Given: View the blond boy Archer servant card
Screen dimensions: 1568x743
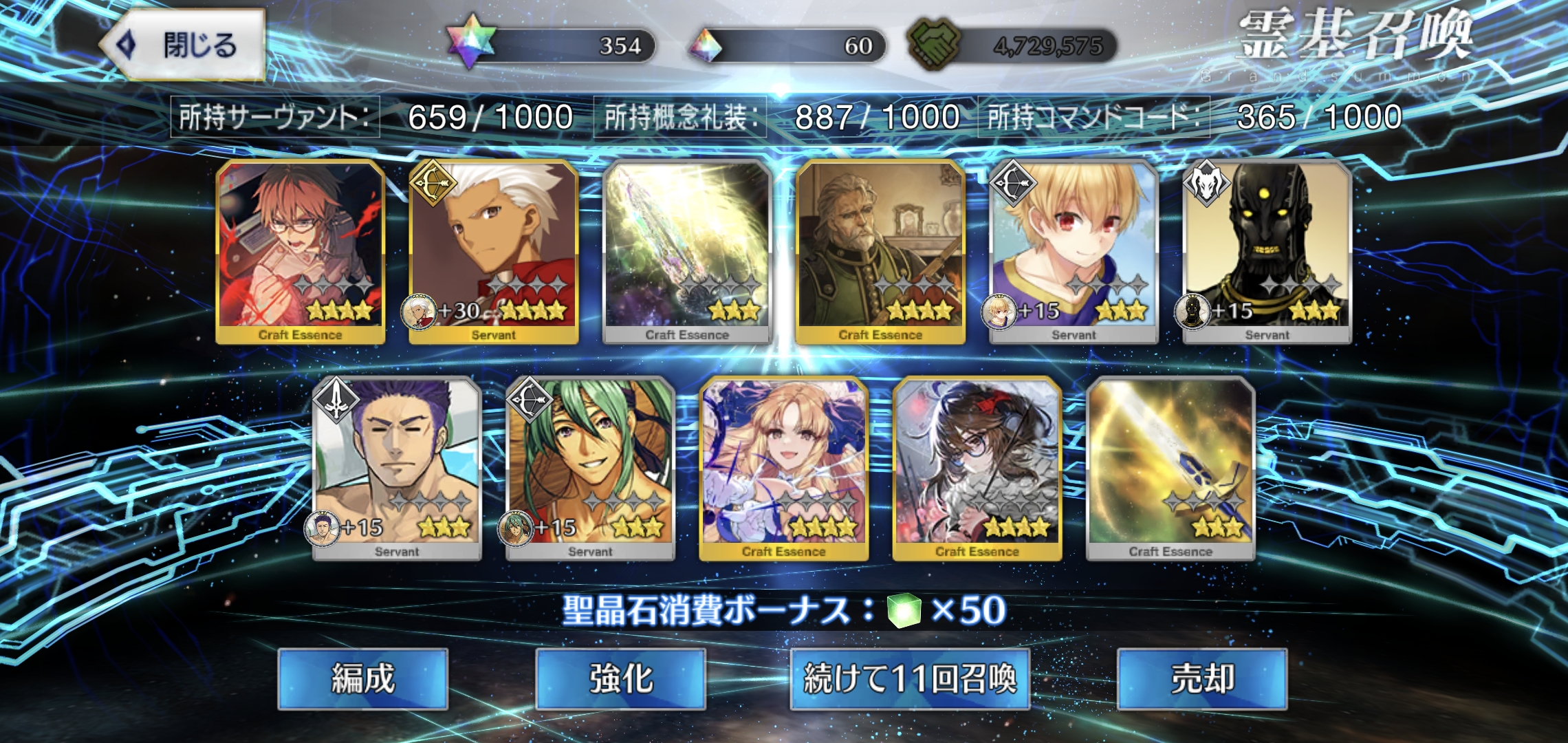Looking at the screenshot, I should coord(1074,251).
